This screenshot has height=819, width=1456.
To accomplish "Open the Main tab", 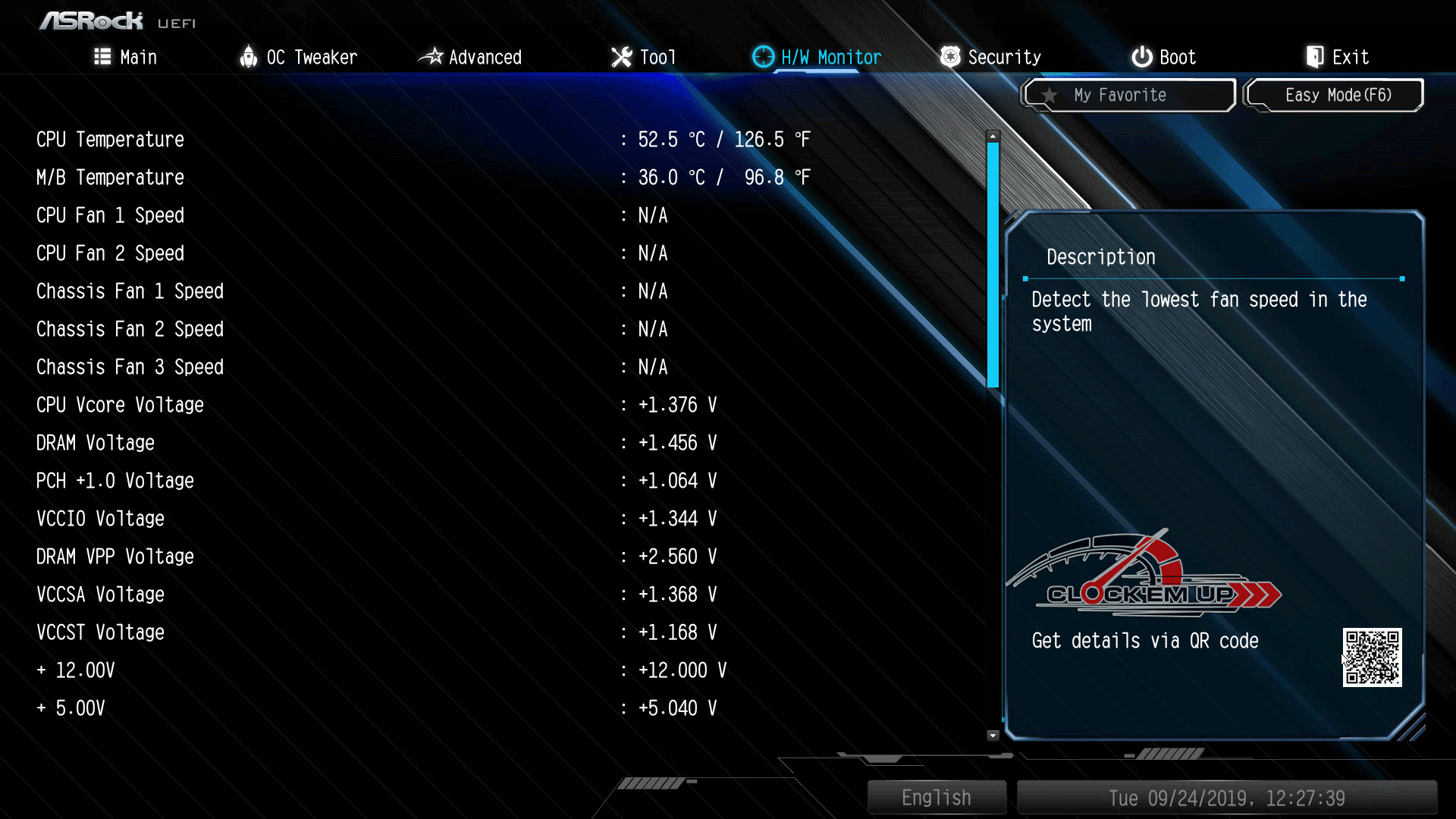I will (126, 57).
